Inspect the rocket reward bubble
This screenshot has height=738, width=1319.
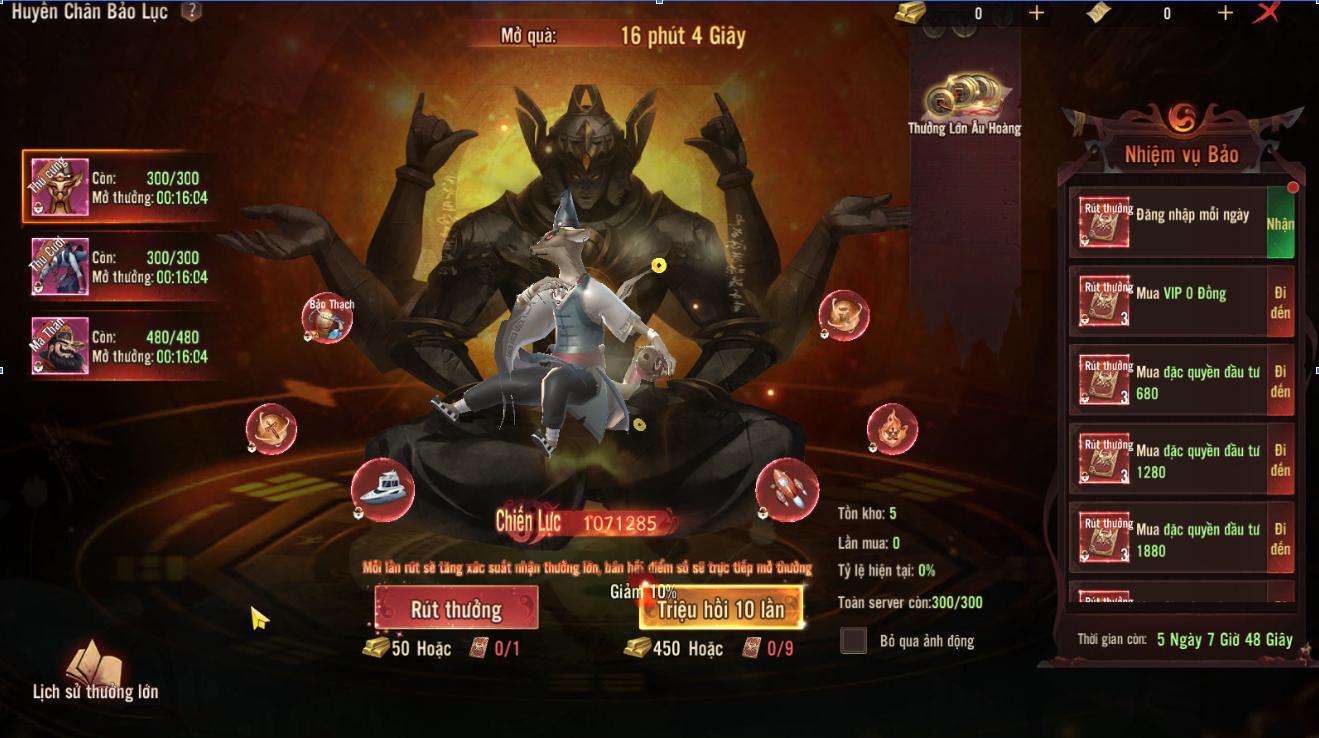pos(787,489)
